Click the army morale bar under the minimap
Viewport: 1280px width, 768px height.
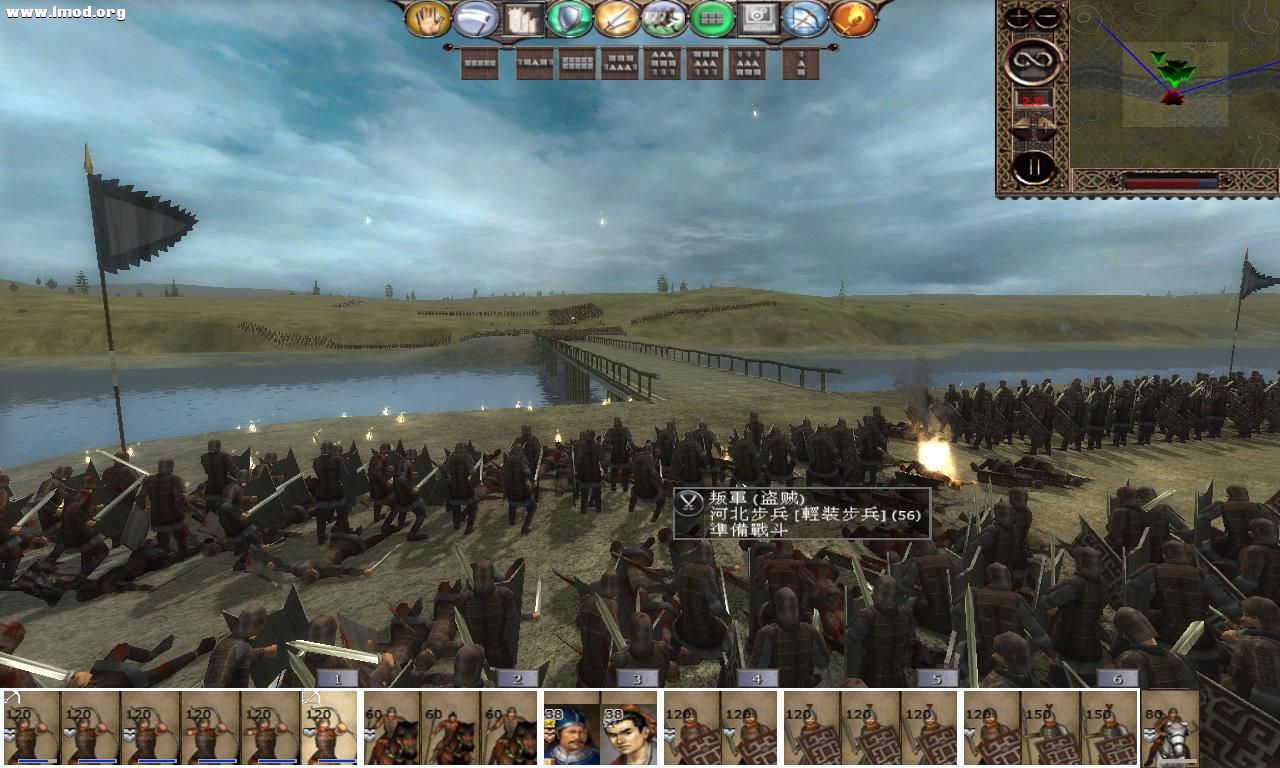point(1170,181)
